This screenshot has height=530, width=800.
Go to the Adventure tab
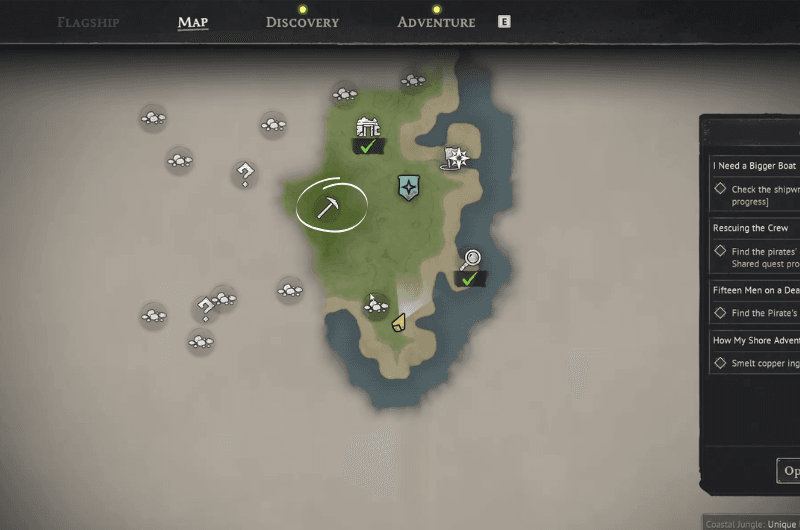(436, 22)
